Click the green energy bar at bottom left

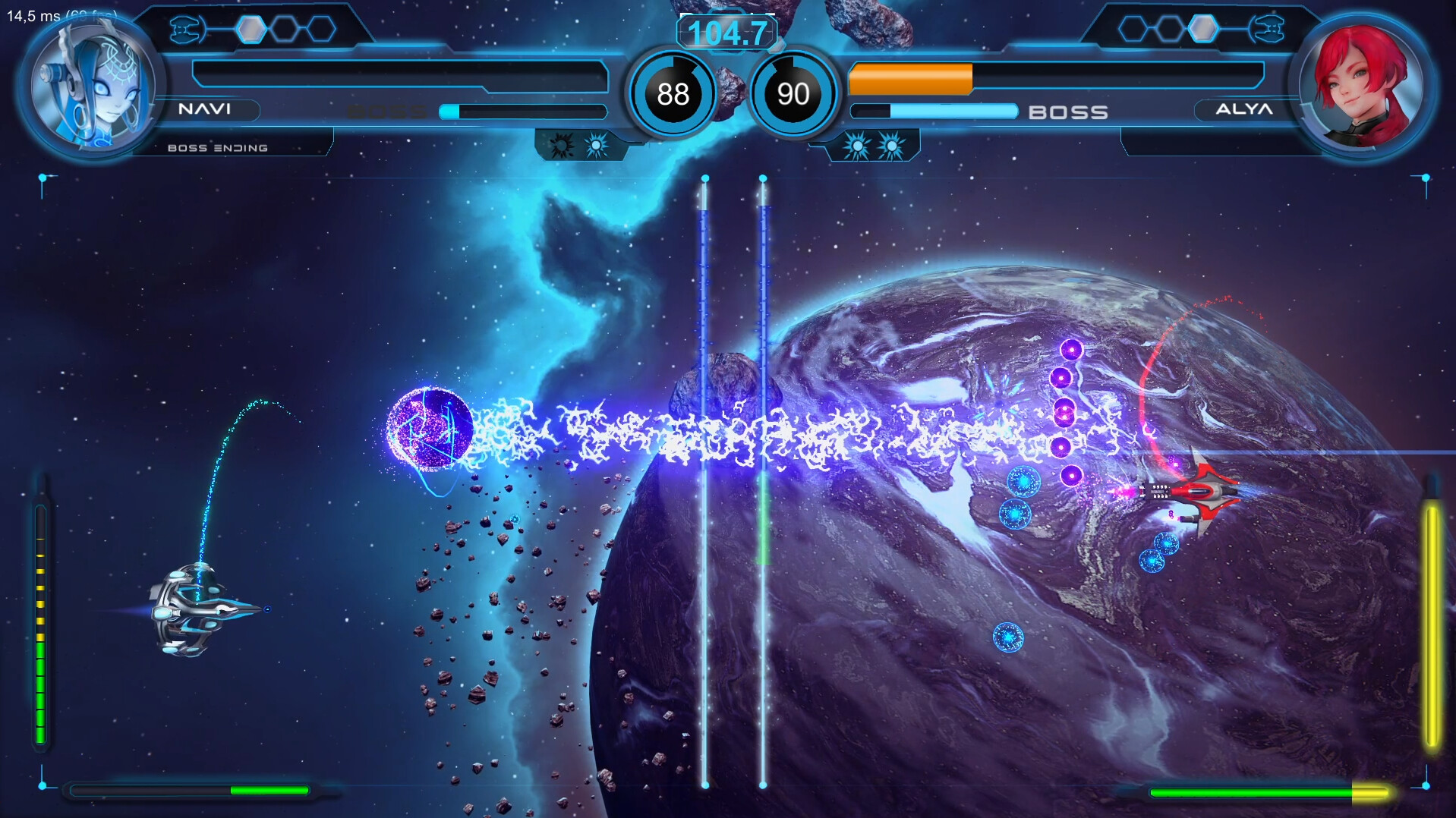click(x=190, y=789)
